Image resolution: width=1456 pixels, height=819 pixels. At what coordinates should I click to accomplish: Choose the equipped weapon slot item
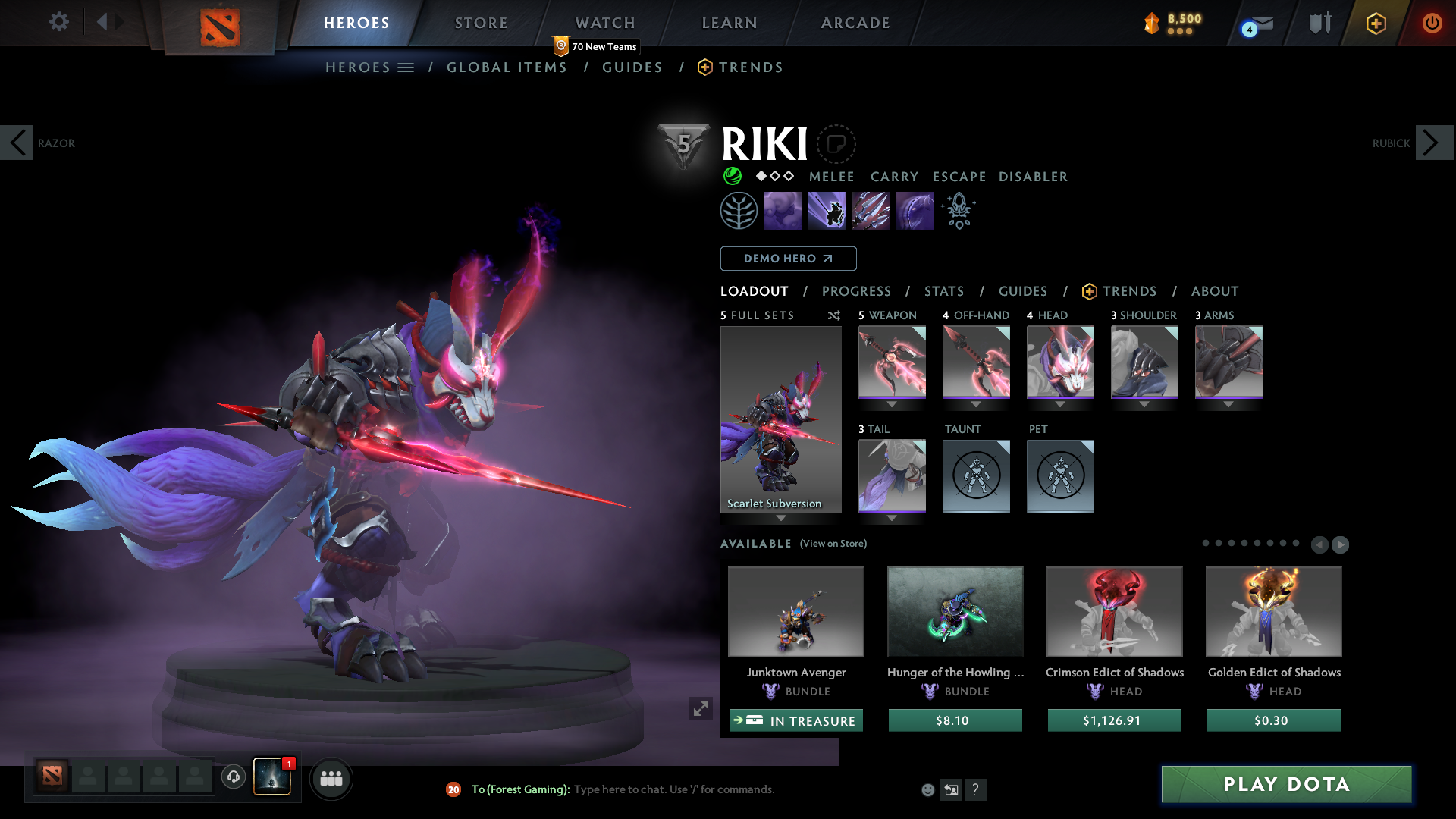[892, 362]
